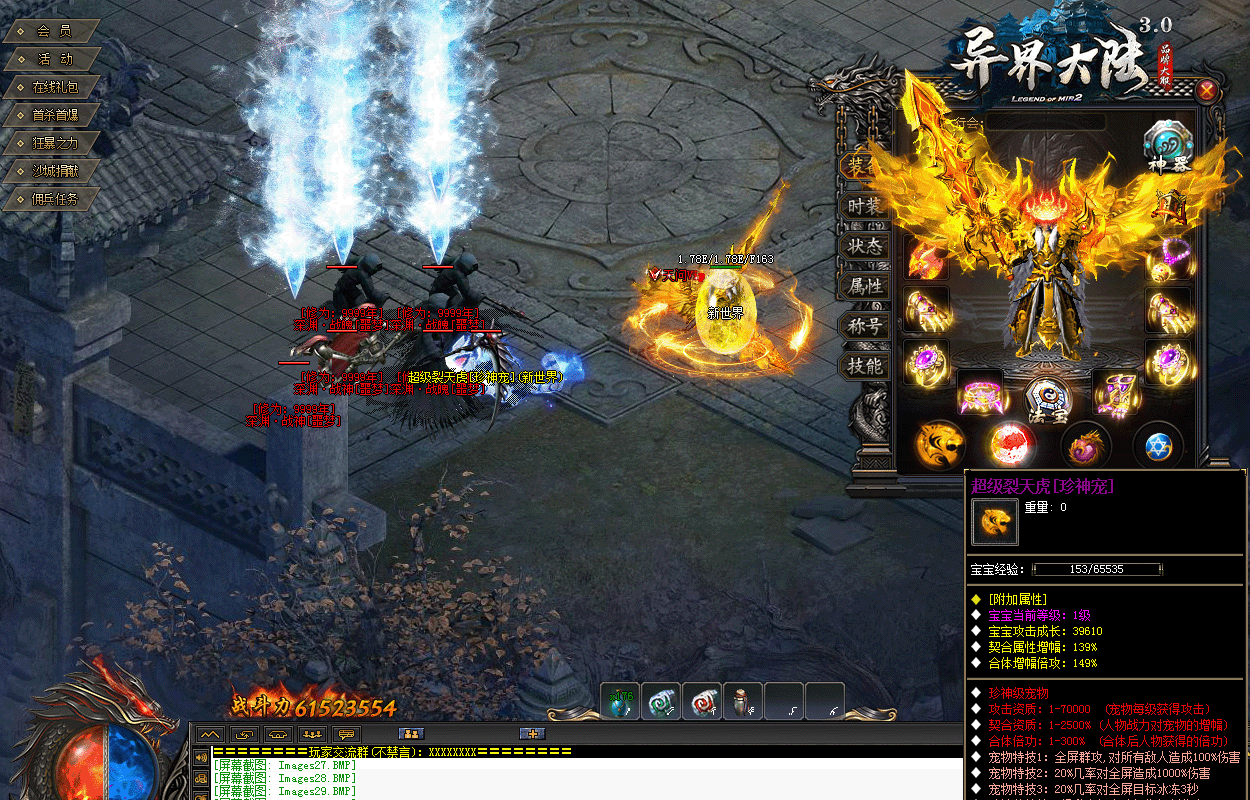Open the 首杀首爆 menu entry
The height and width of the screenshot is (800, 1250).
tap(54, 115)
